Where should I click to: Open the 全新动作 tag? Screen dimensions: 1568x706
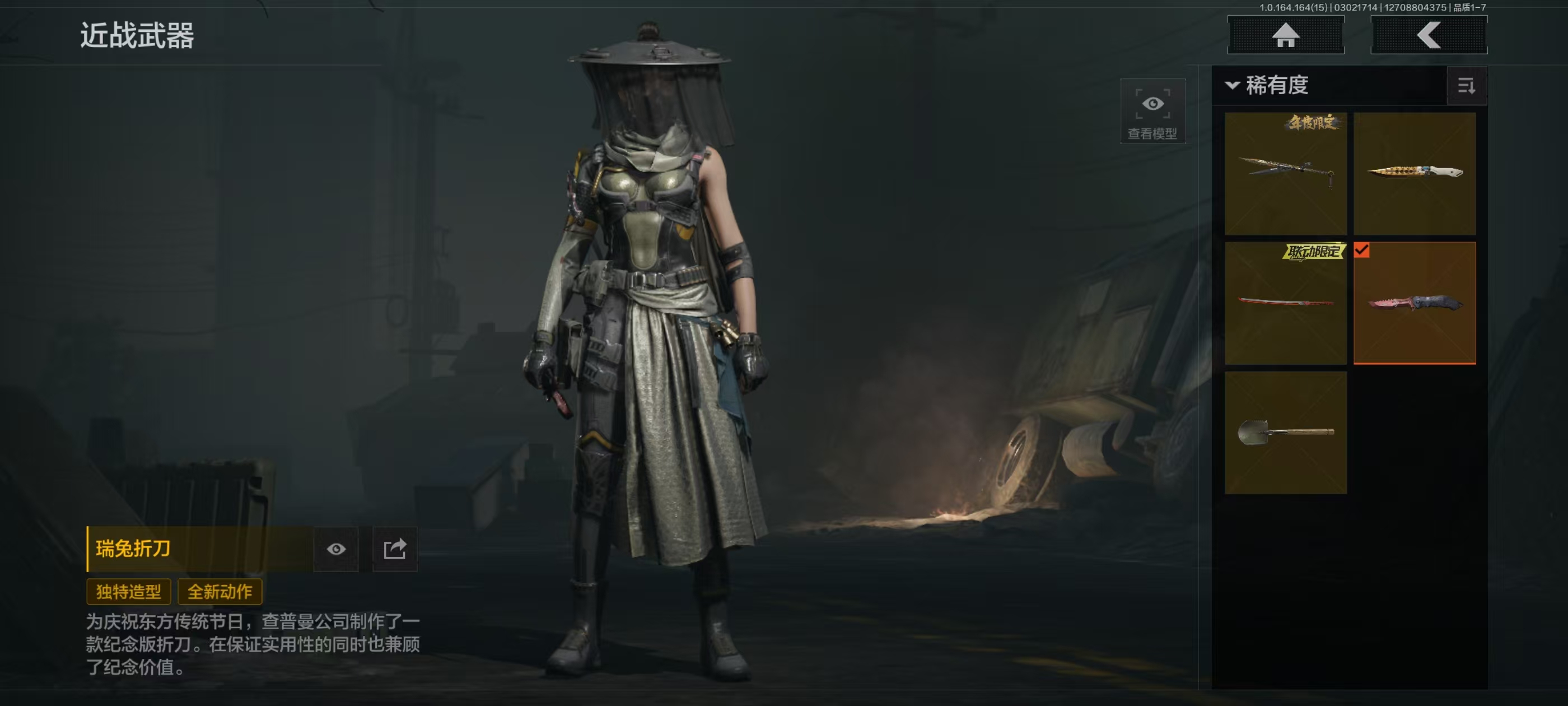tap(220, 592)
